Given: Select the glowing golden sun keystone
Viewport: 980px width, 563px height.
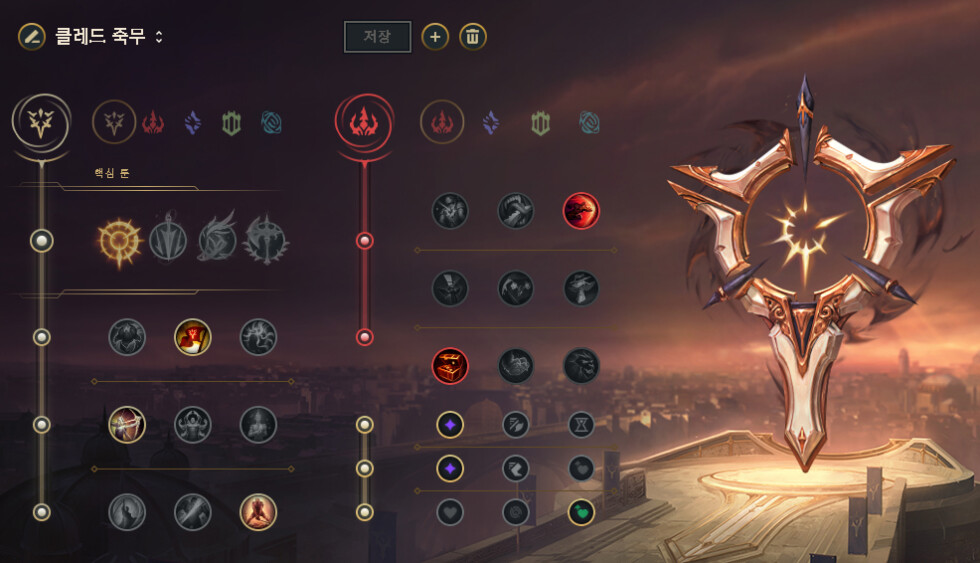Looking at the screenshot, I should 118,241.
